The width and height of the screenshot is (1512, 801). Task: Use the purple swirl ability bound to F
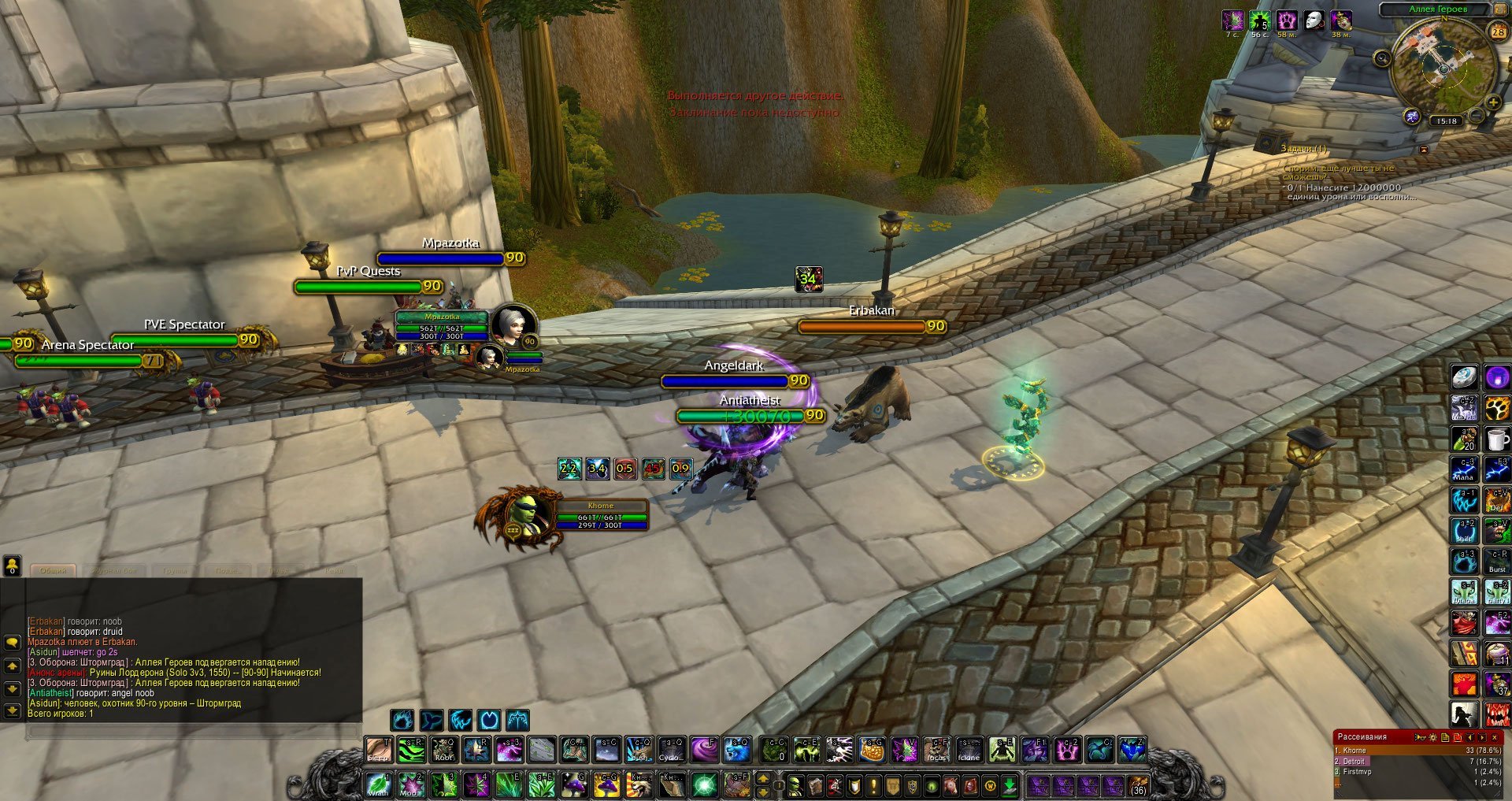[703, 750]
